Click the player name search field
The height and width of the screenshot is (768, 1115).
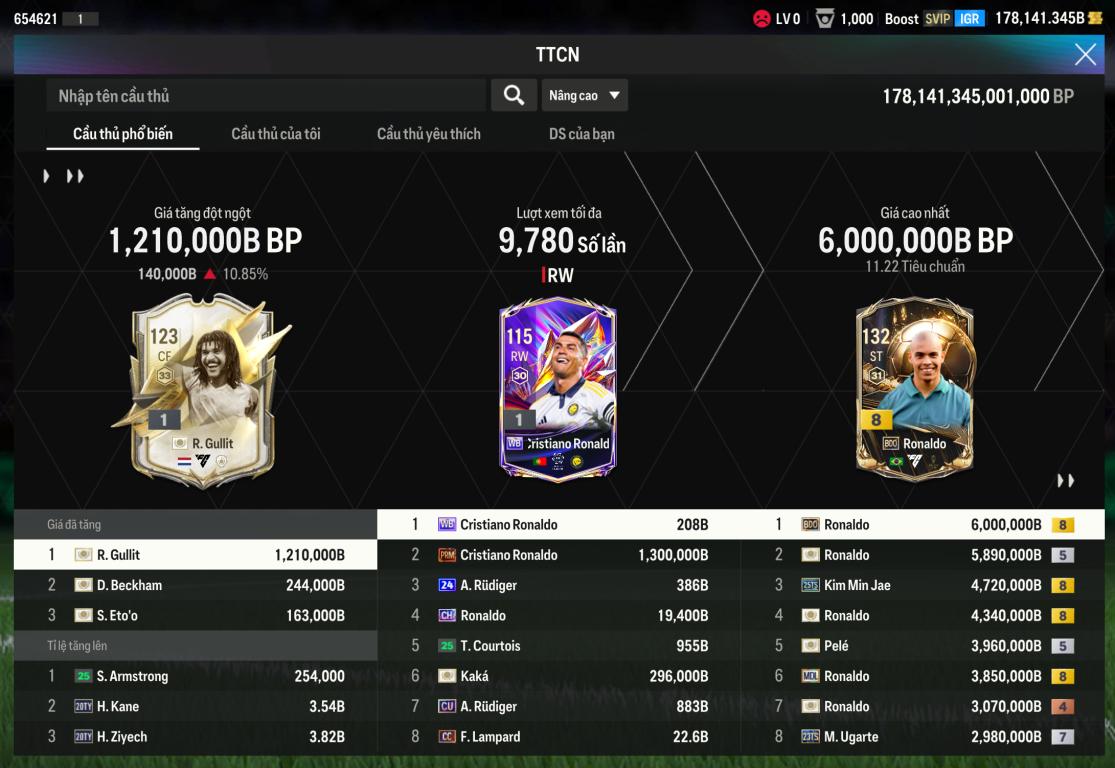[x=265, y=96]
